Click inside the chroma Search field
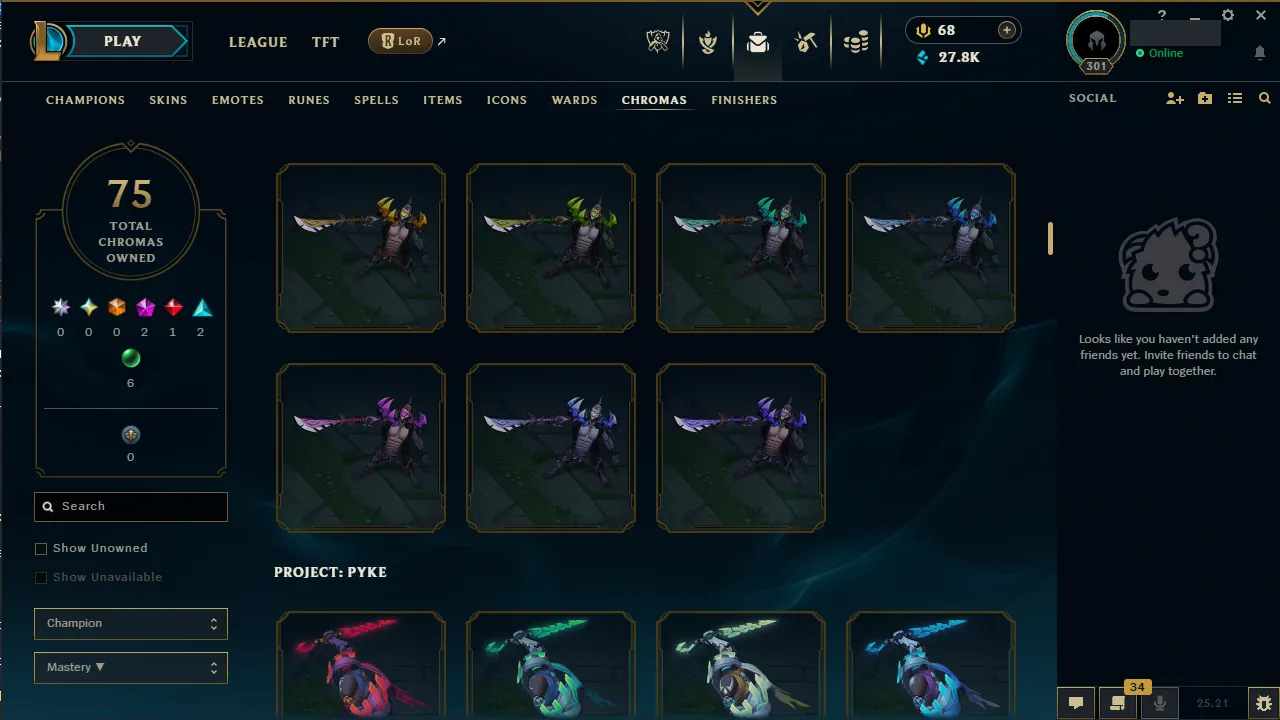 point(130,506)
